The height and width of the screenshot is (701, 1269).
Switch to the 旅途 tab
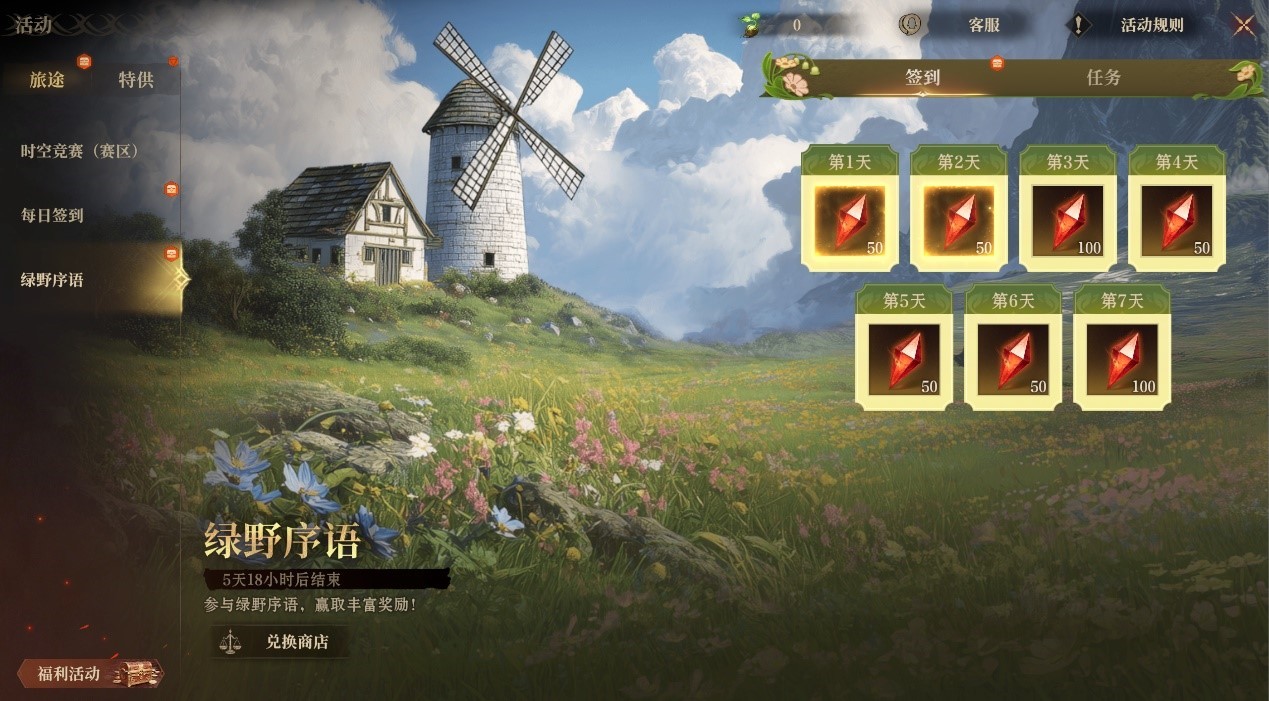coord(47,80)
